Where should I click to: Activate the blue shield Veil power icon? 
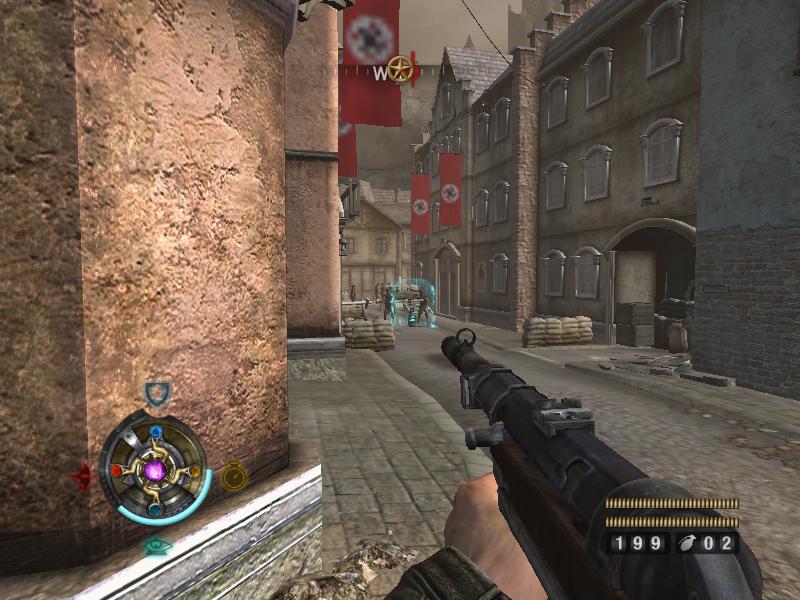[x=156, y=393]
